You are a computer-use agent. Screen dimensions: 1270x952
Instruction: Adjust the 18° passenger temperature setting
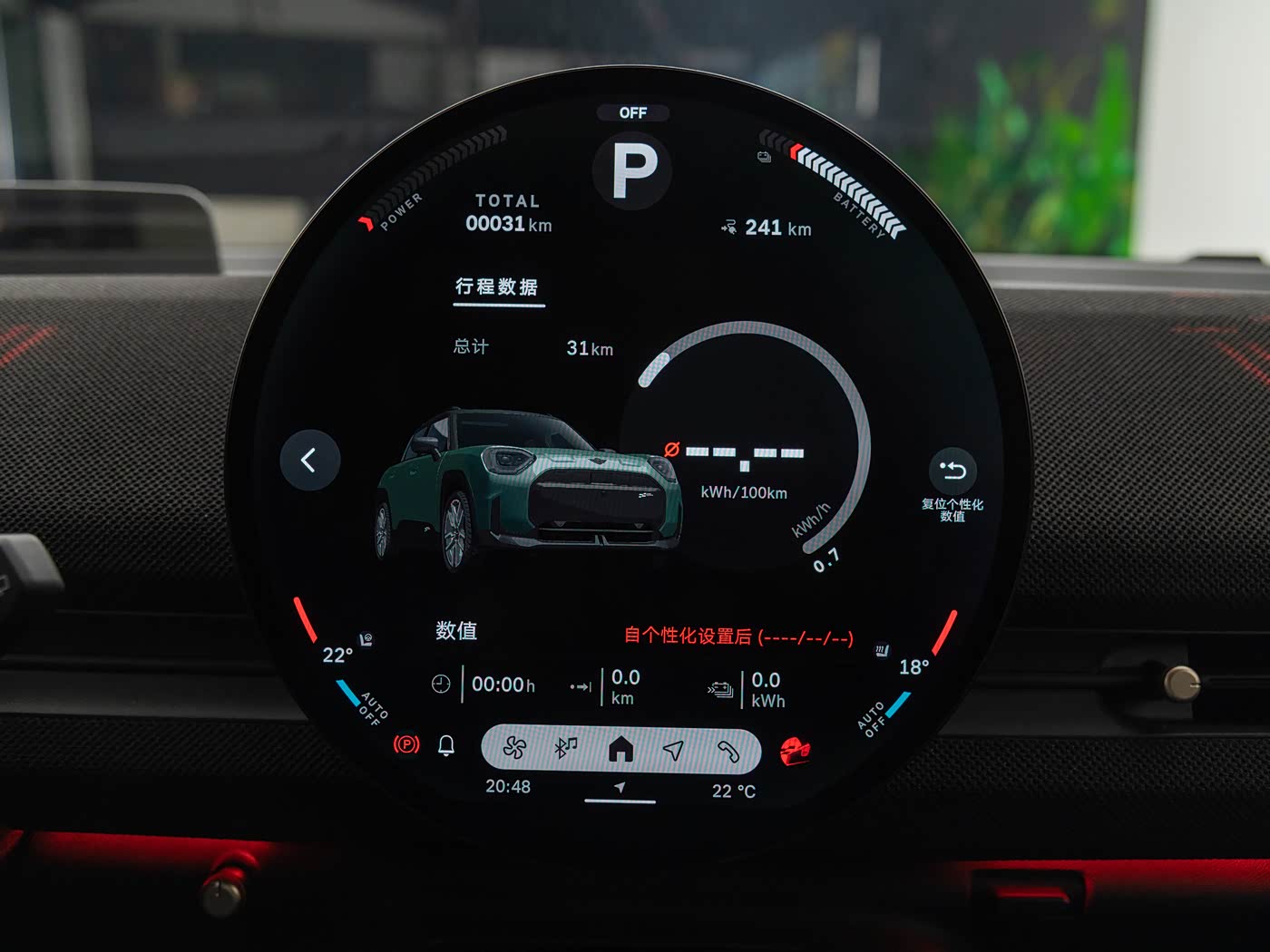(x=913, y=667)
